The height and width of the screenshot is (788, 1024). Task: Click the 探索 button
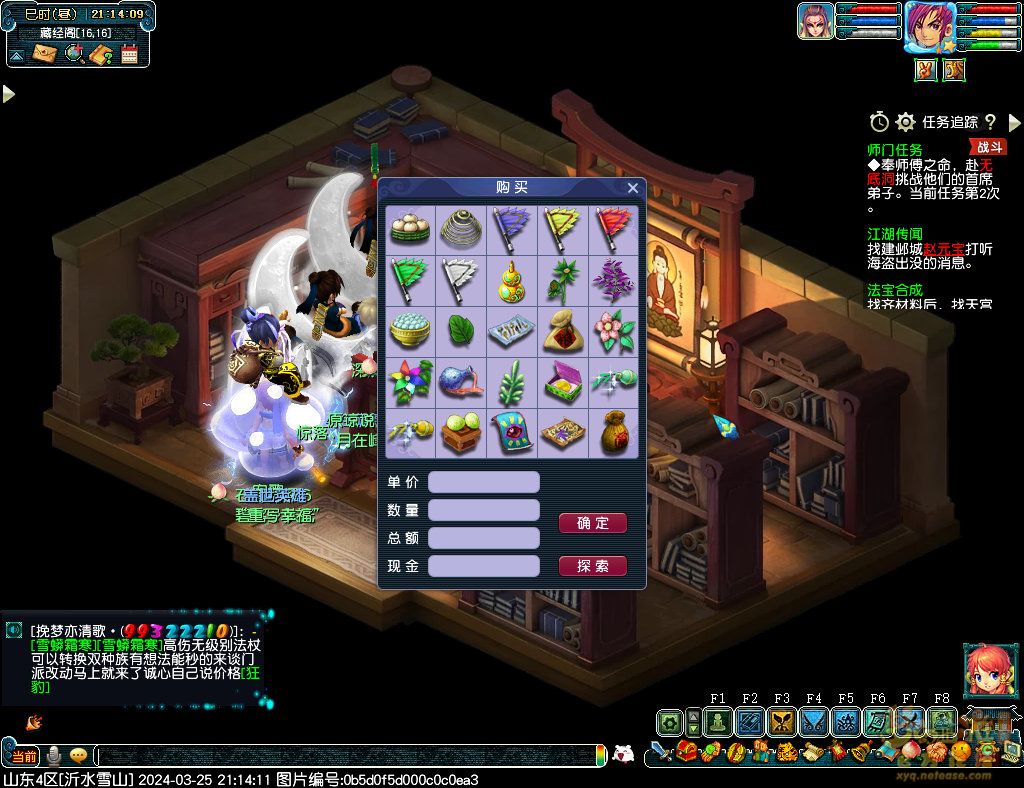click(x=592, y=566)
